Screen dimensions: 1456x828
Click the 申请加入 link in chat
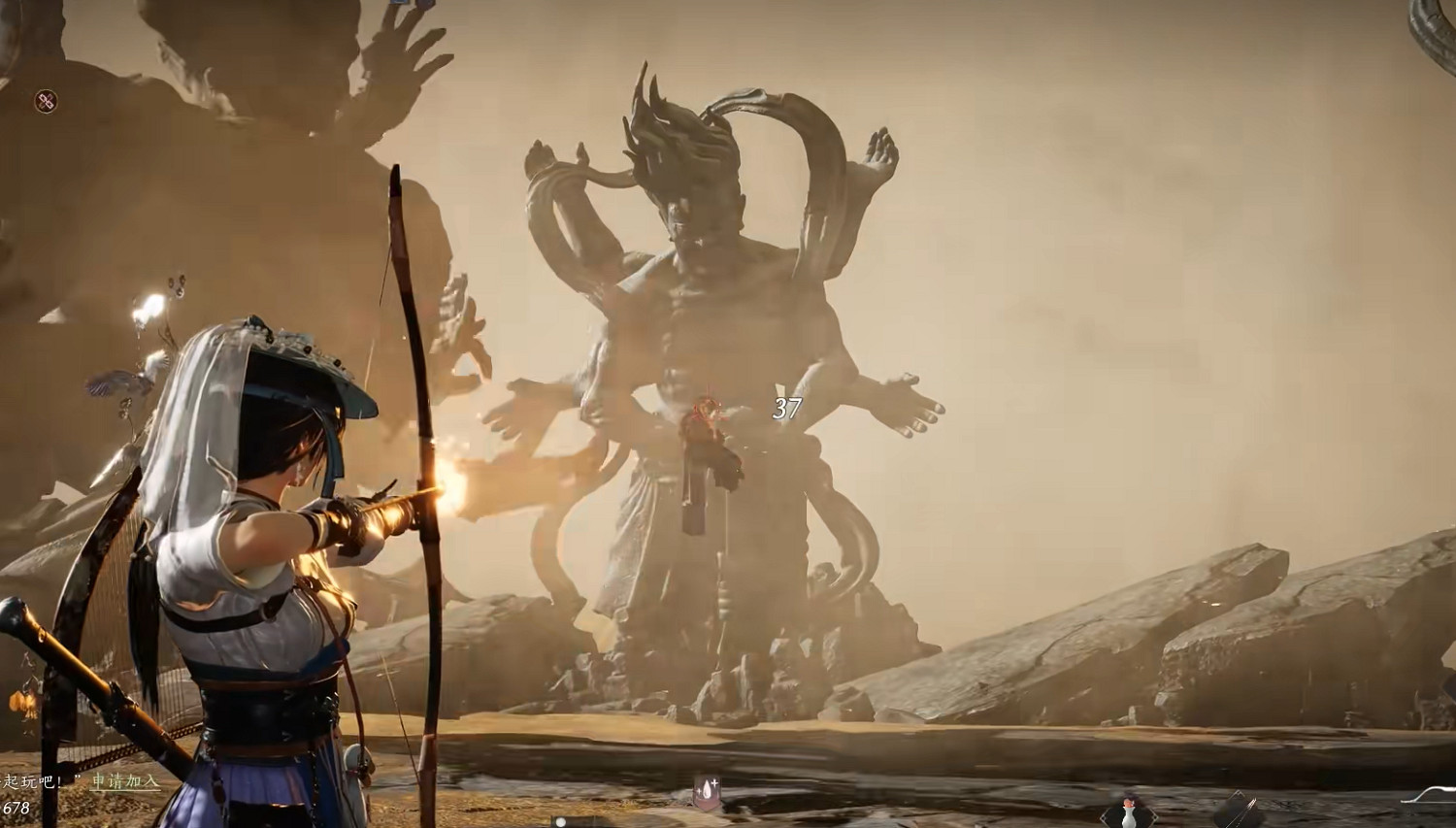click(x=125, y=781)
